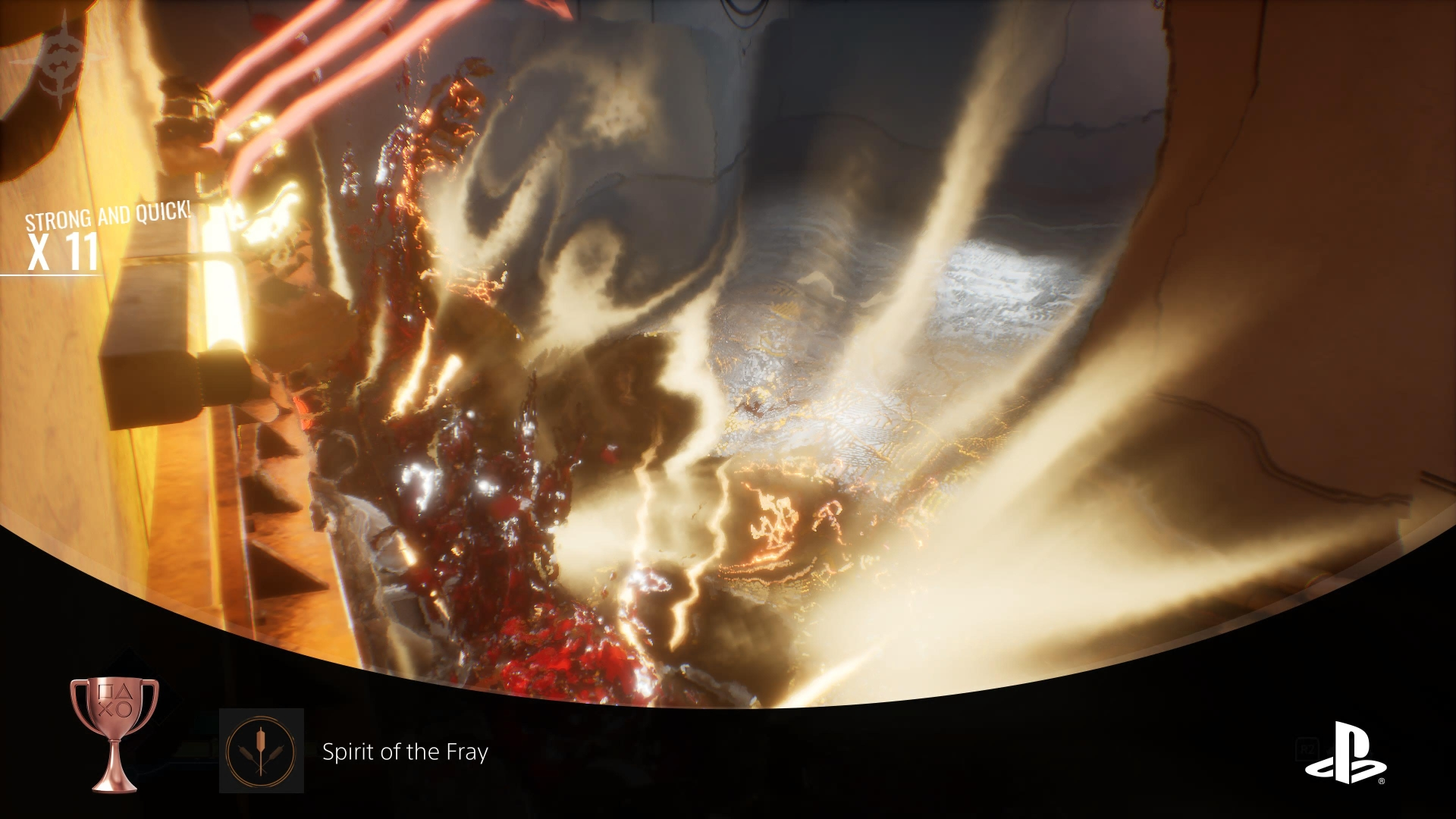Viewport: 1456px width, 819px height.
Task: Click the faint R2 button prompt near the logo
Action: pos(1307,748)
